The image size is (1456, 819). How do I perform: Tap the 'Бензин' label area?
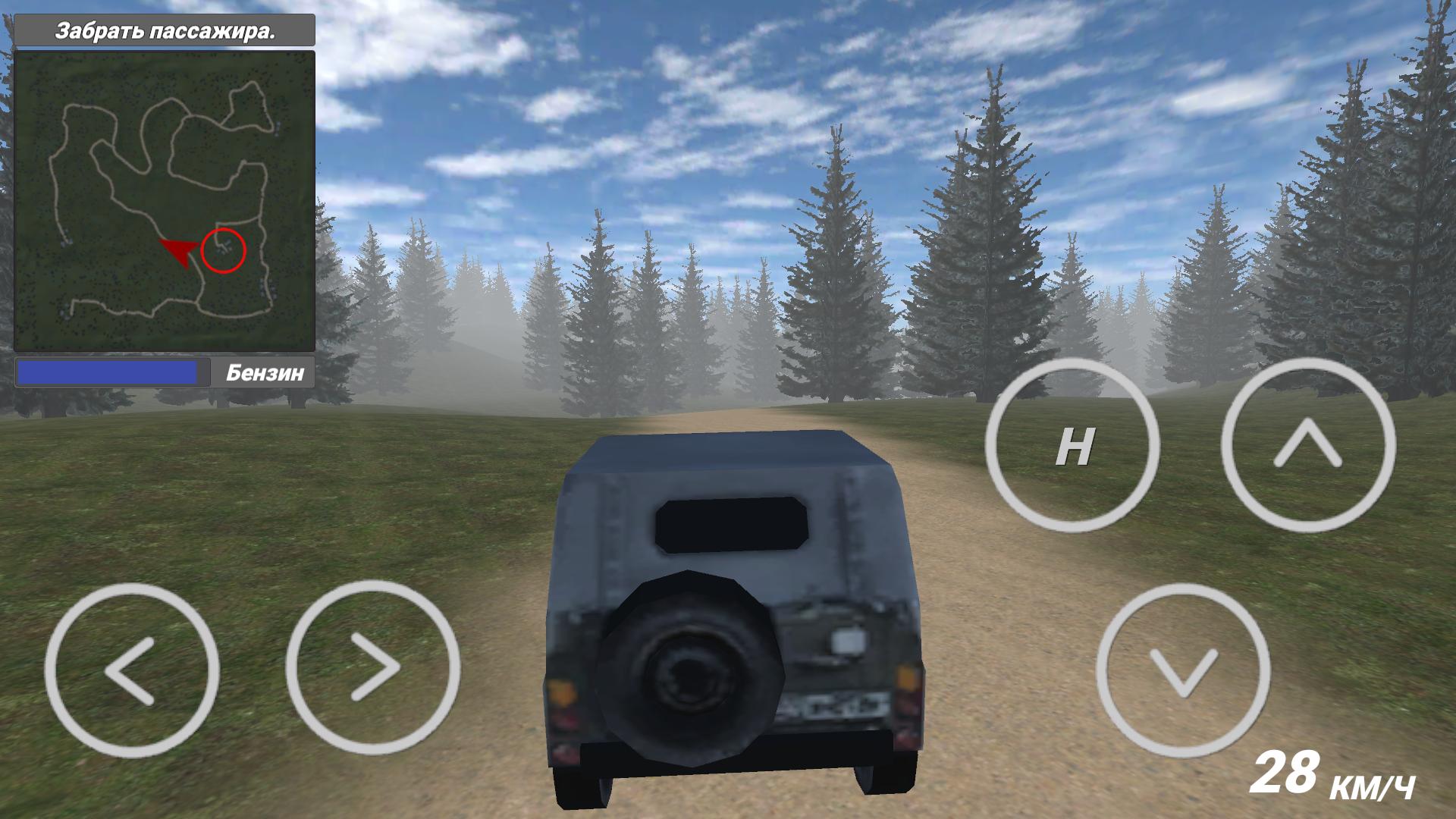263,372
